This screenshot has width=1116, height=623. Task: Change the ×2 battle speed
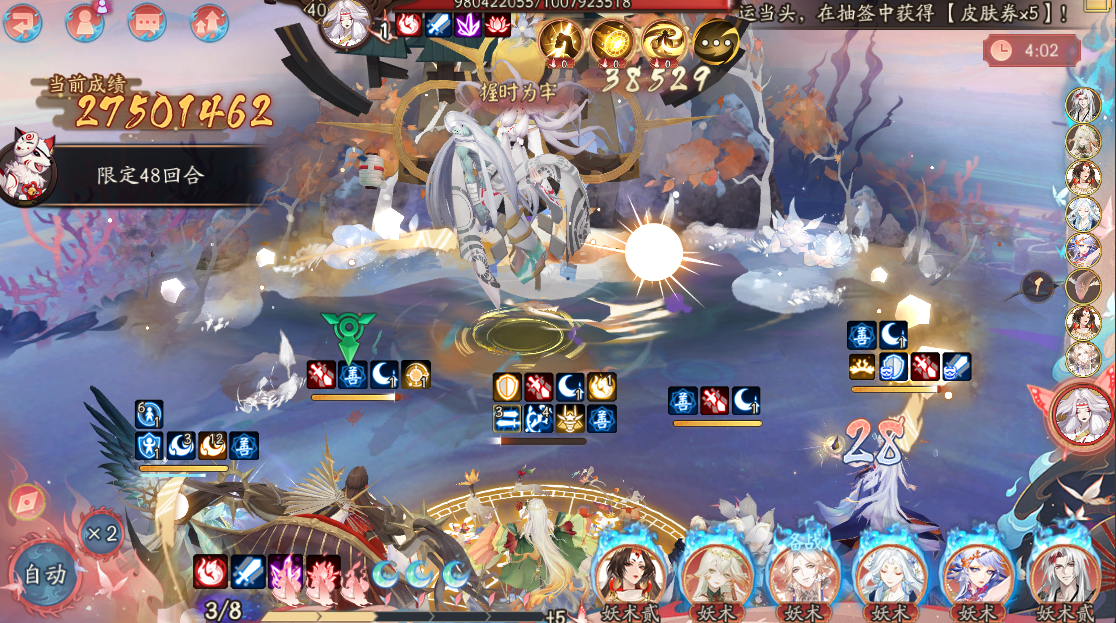tap(101, 533)
